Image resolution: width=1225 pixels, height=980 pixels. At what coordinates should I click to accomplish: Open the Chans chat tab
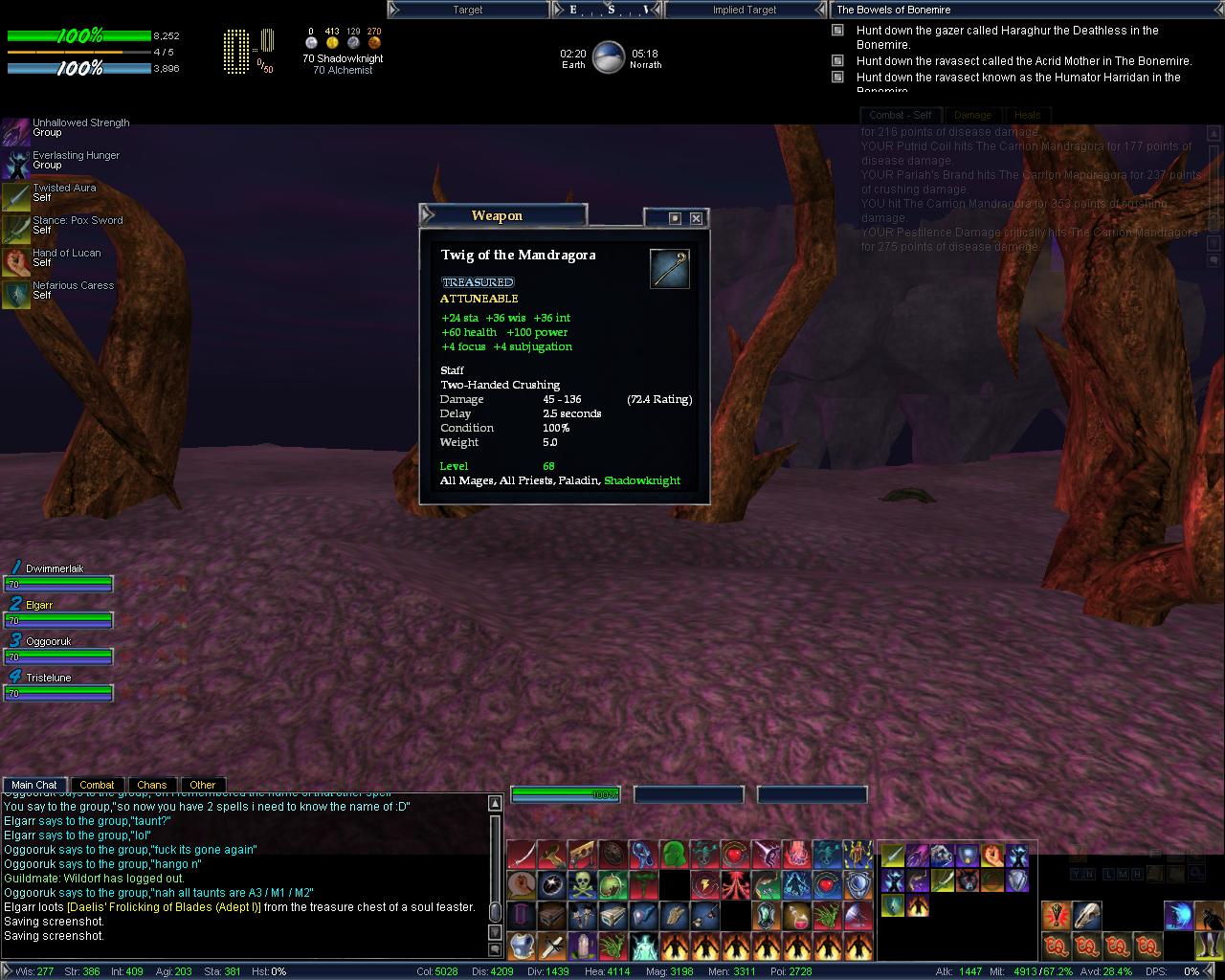151,785
